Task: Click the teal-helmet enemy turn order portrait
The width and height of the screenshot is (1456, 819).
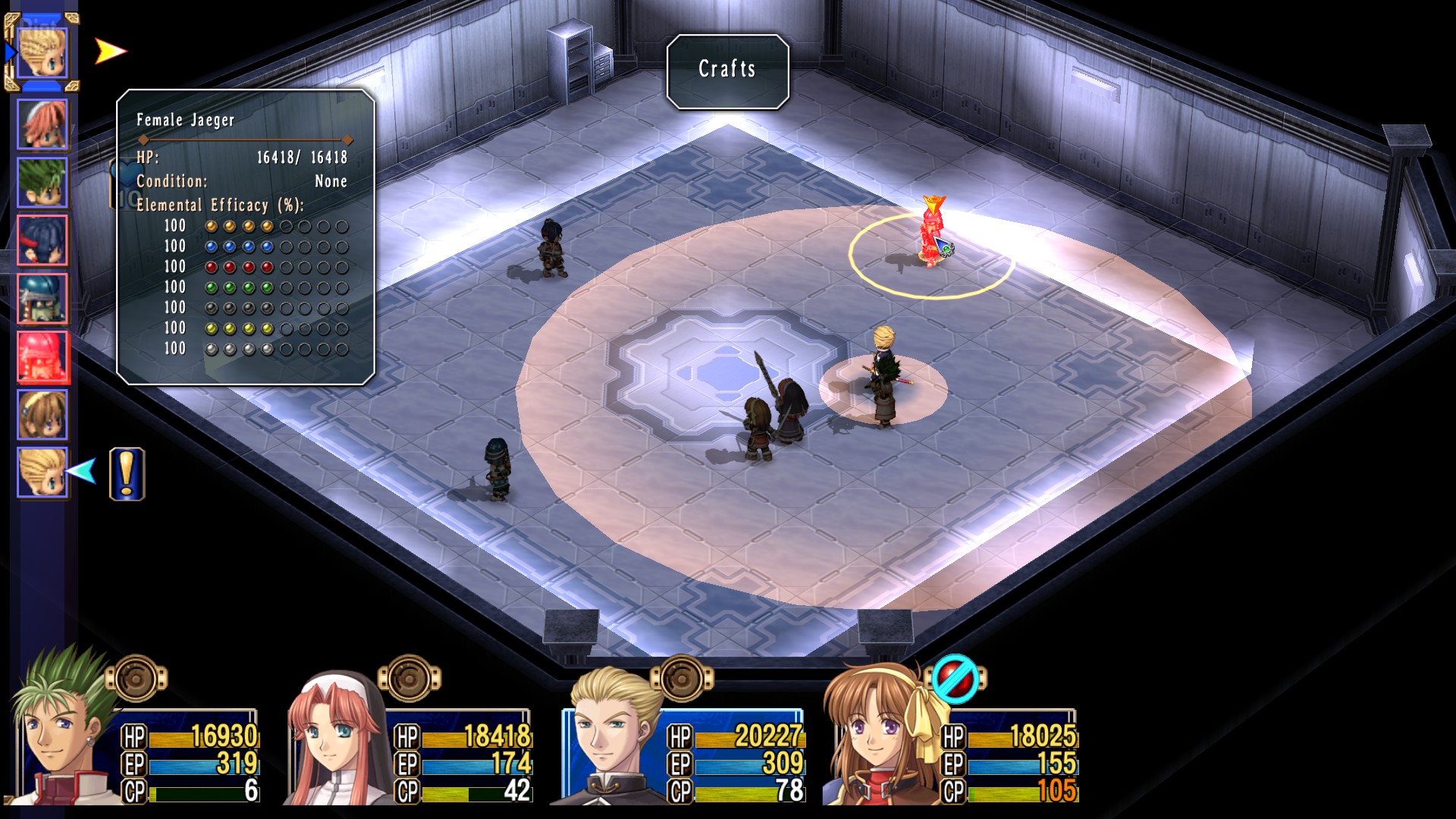Action: pos(42,299)
